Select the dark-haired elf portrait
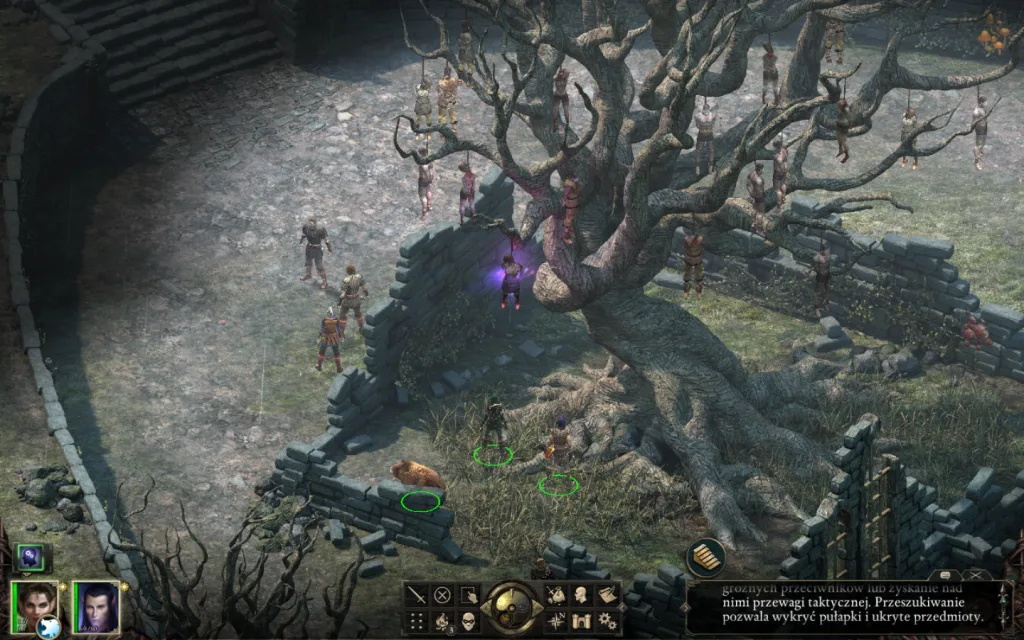Viewport: 1024px width, 640px height. [95, 606]
